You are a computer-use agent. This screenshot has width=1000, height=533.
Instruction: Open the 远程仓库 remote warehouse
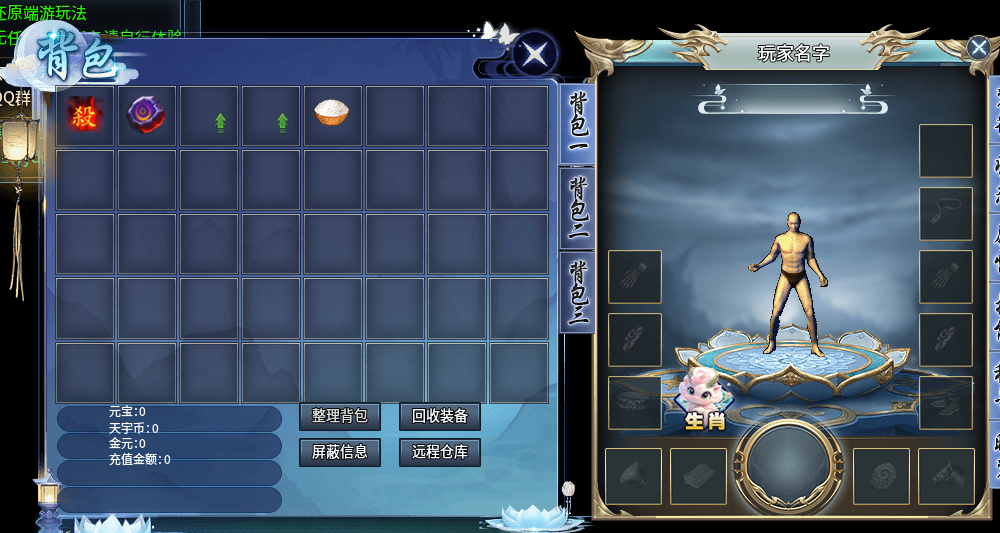tap(439, 452)
